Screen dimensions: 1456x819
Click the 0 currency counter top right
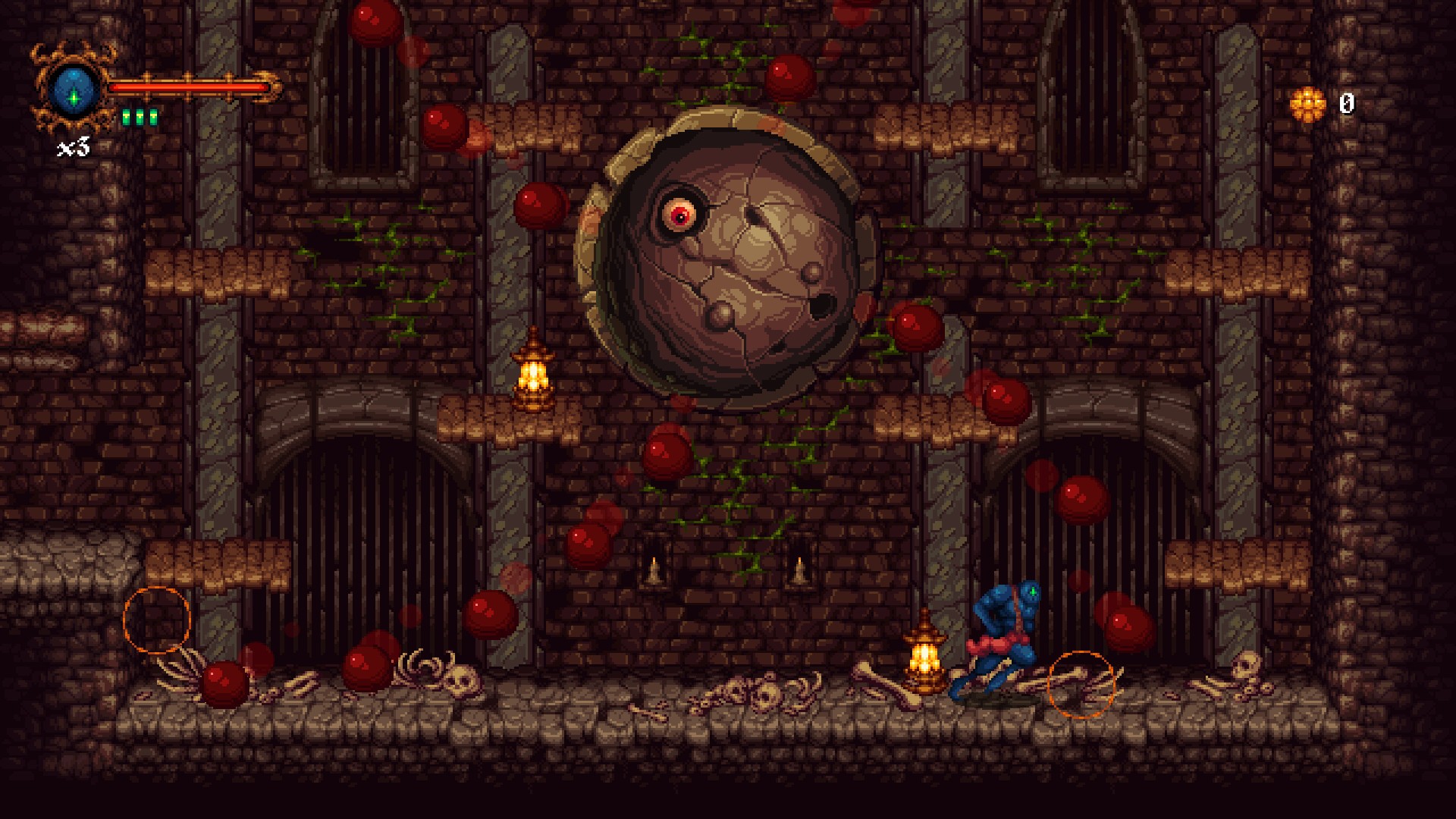[1348, 105]
